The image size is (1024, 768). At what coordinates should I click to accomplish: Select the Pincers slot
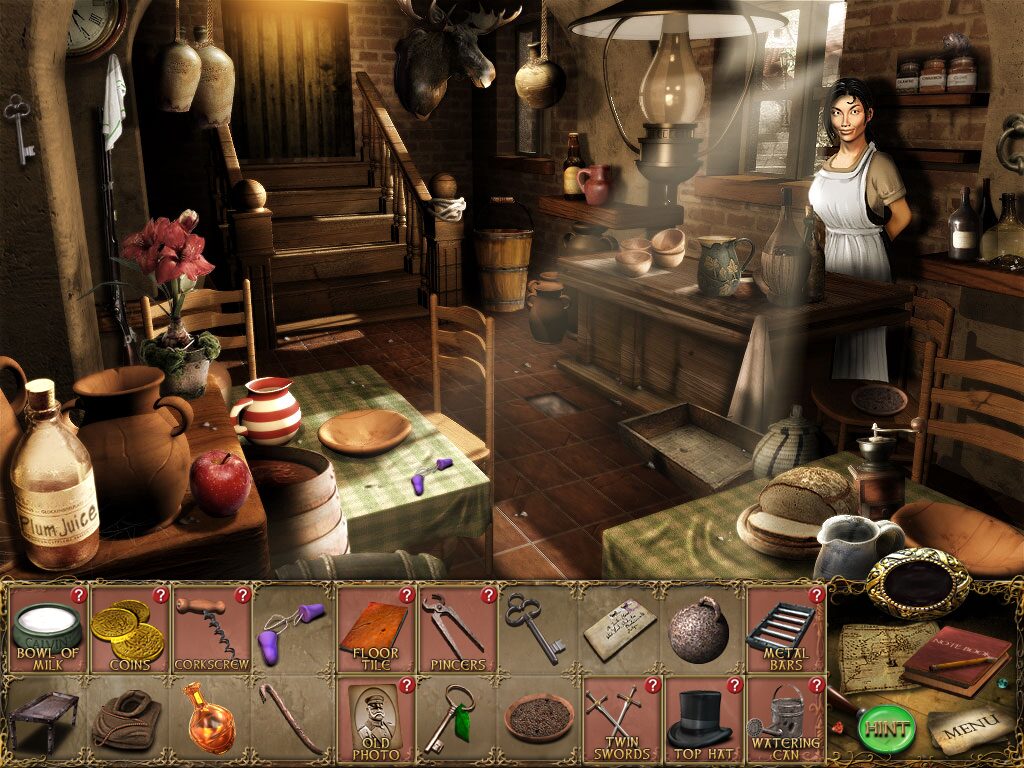[456, 630]
